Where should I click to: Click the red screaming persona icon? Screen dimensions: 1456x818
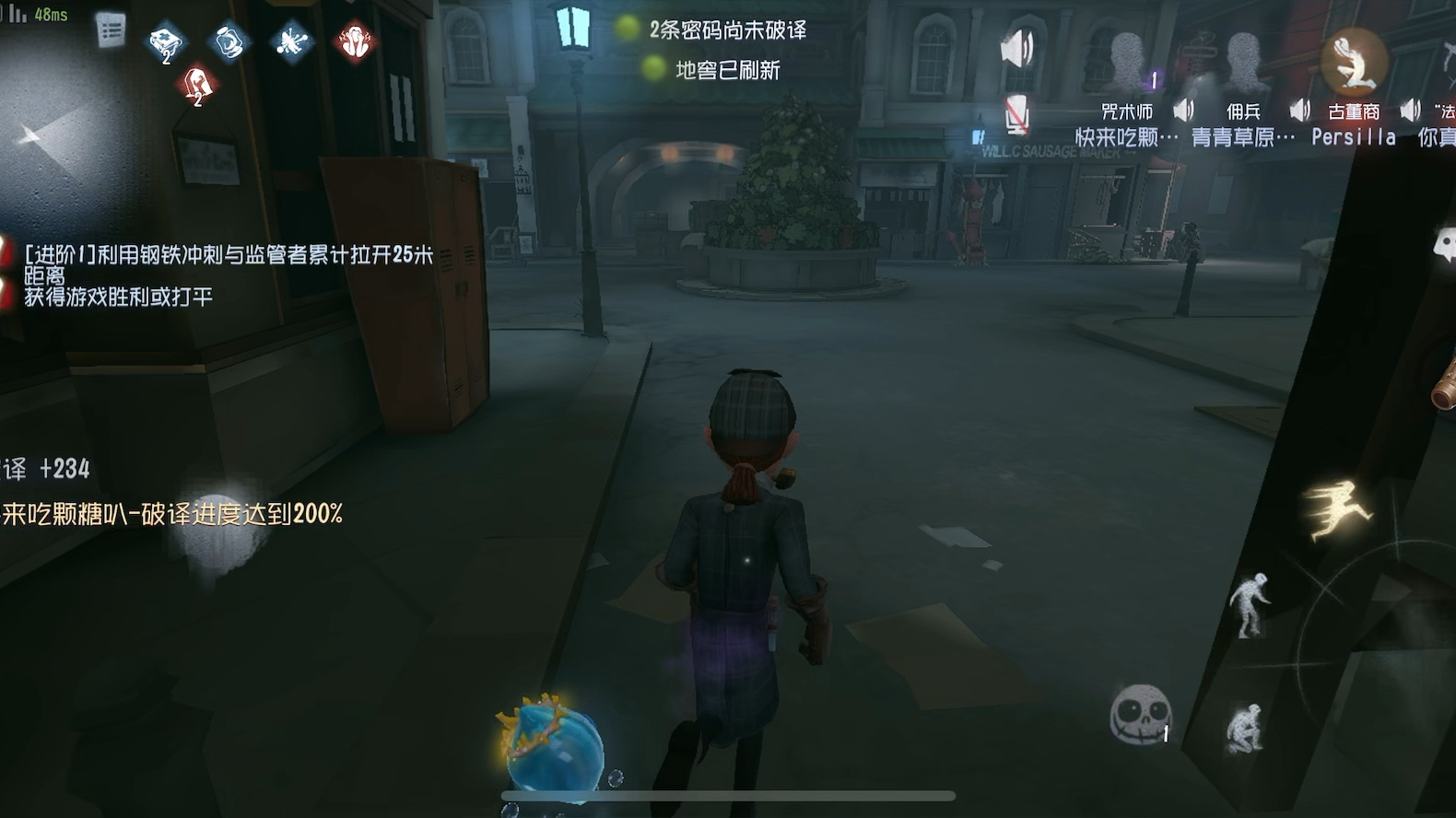point(356,41)
